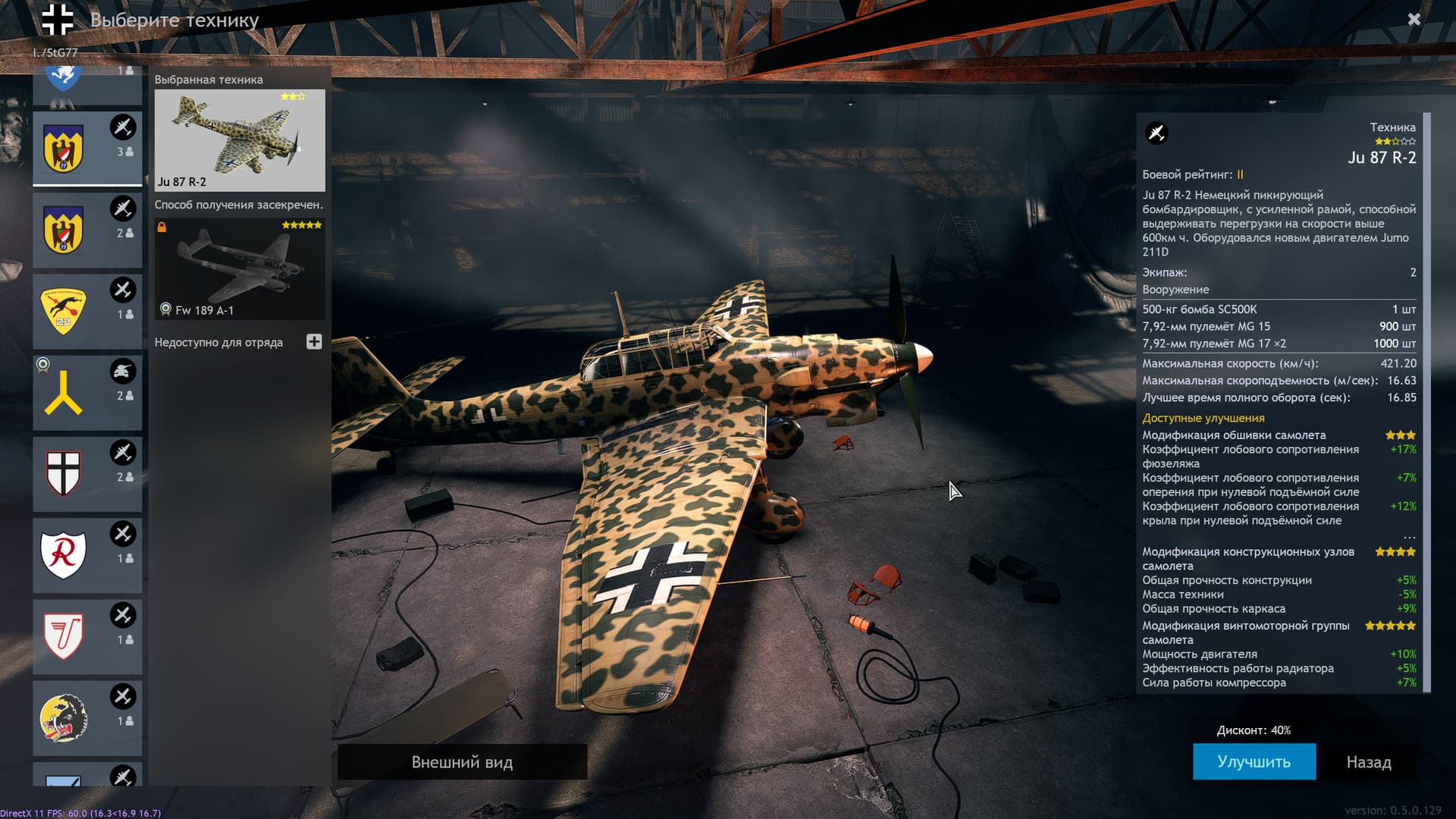Image resolution: width=1456 pixels, height=819 pixels.
Task: Pick the white shield black cross squad
Action: click(87, 474)
